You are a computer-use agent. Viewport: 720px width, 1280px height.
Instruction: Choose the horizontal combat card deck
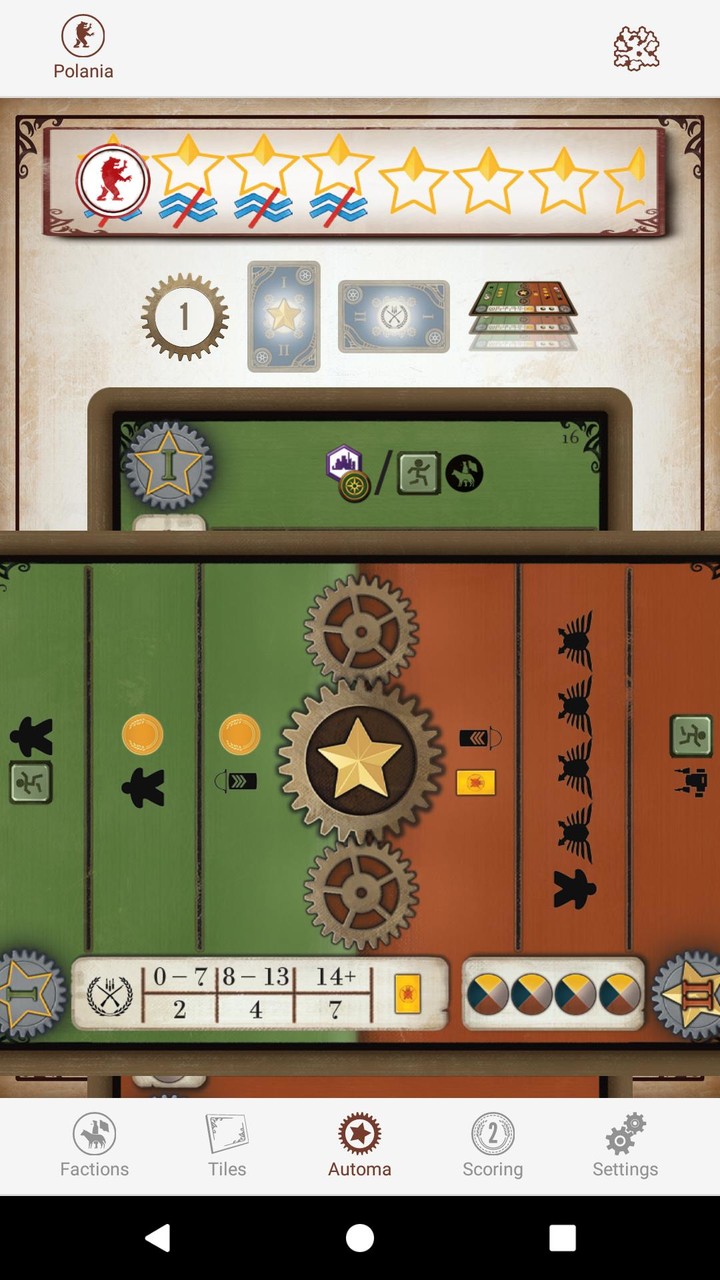(x=393, y=316)
